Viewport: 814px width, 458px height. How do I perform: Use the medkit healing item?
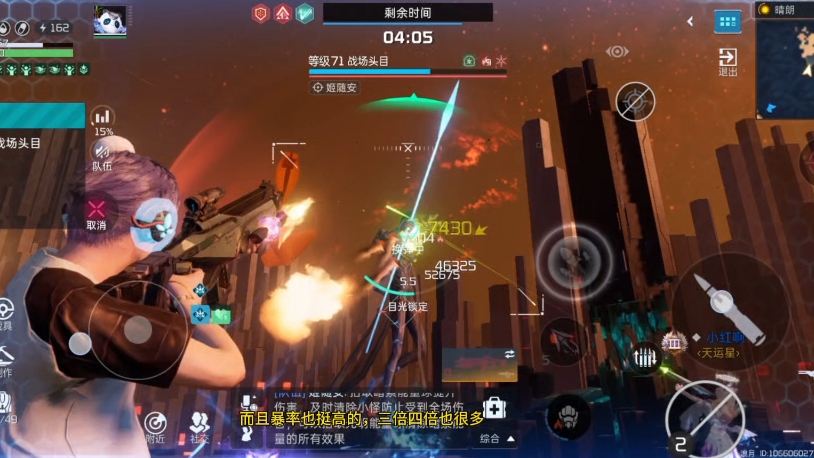click(495, 409)
